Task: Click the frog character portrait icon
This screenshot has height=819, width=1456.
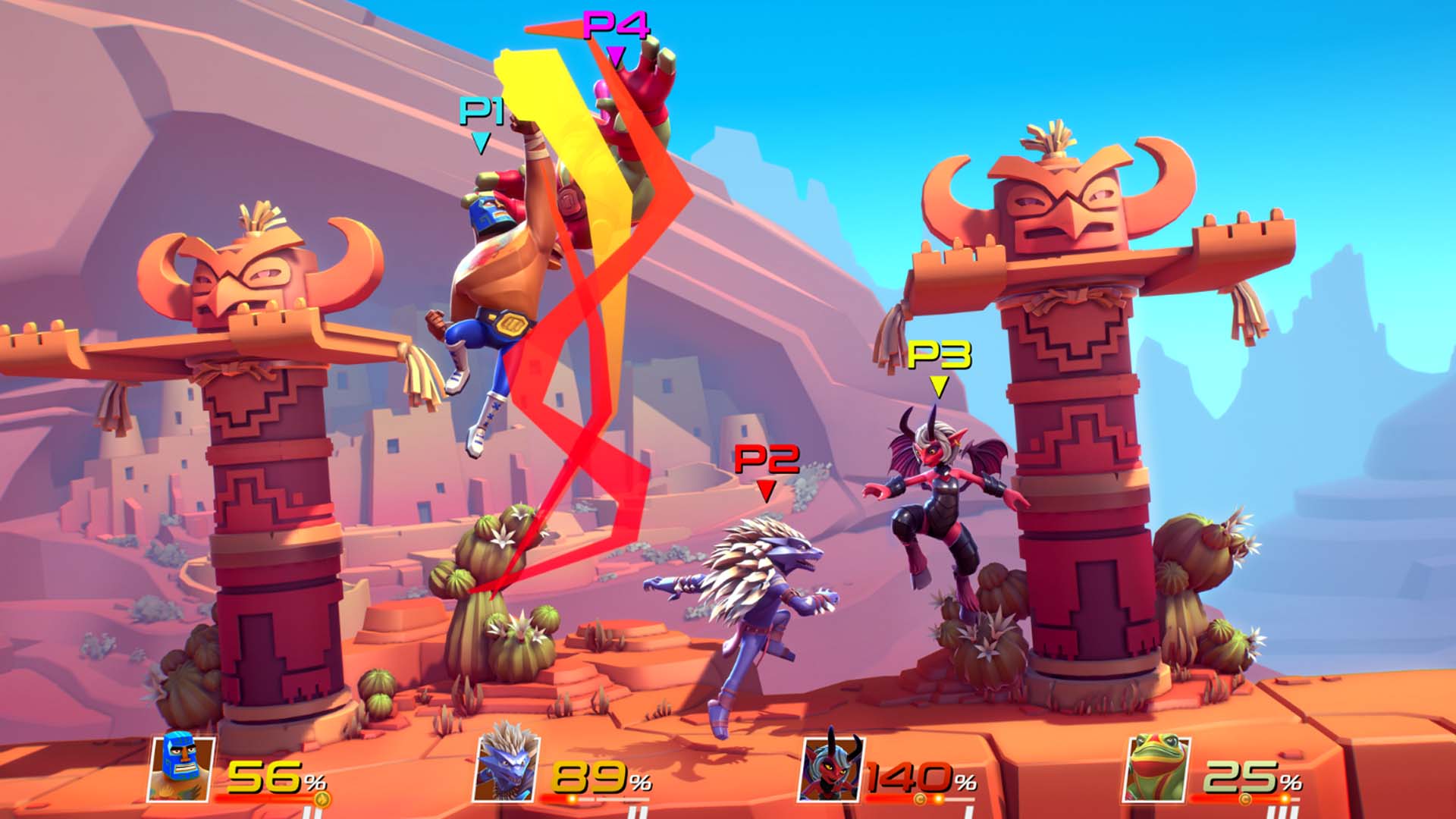Action: tap(1156, 768)
